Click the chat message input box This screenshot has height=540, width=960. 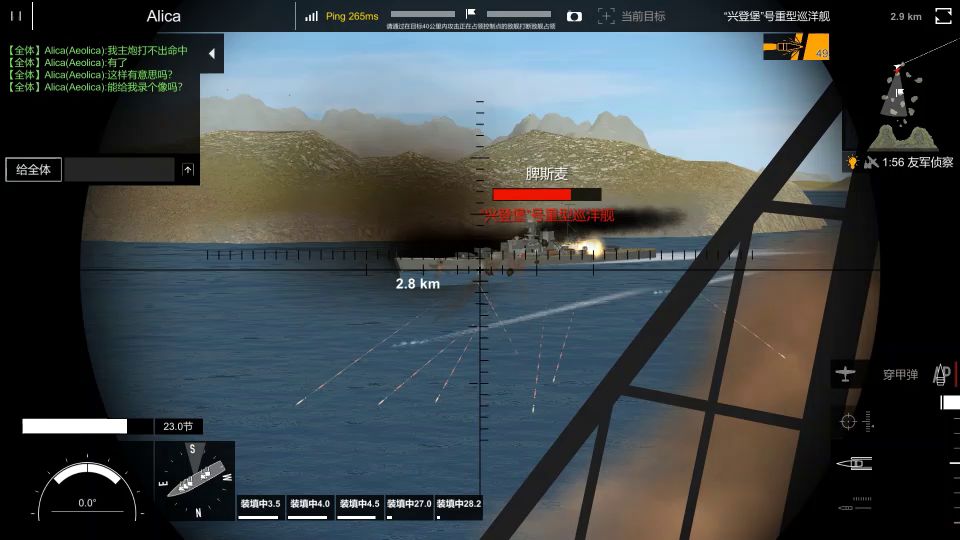[120, 170]
